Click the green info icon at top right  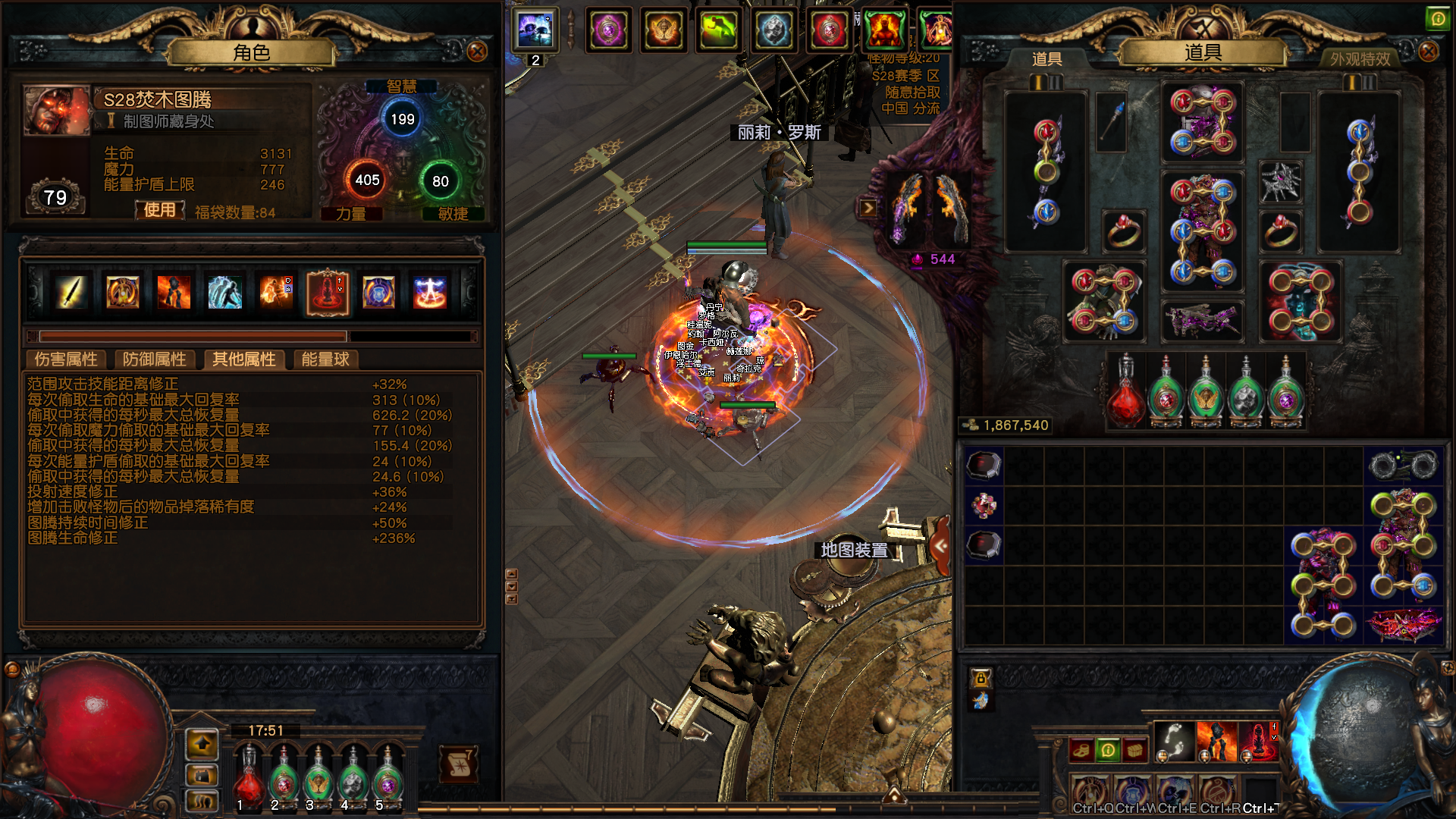[1437, 19]
